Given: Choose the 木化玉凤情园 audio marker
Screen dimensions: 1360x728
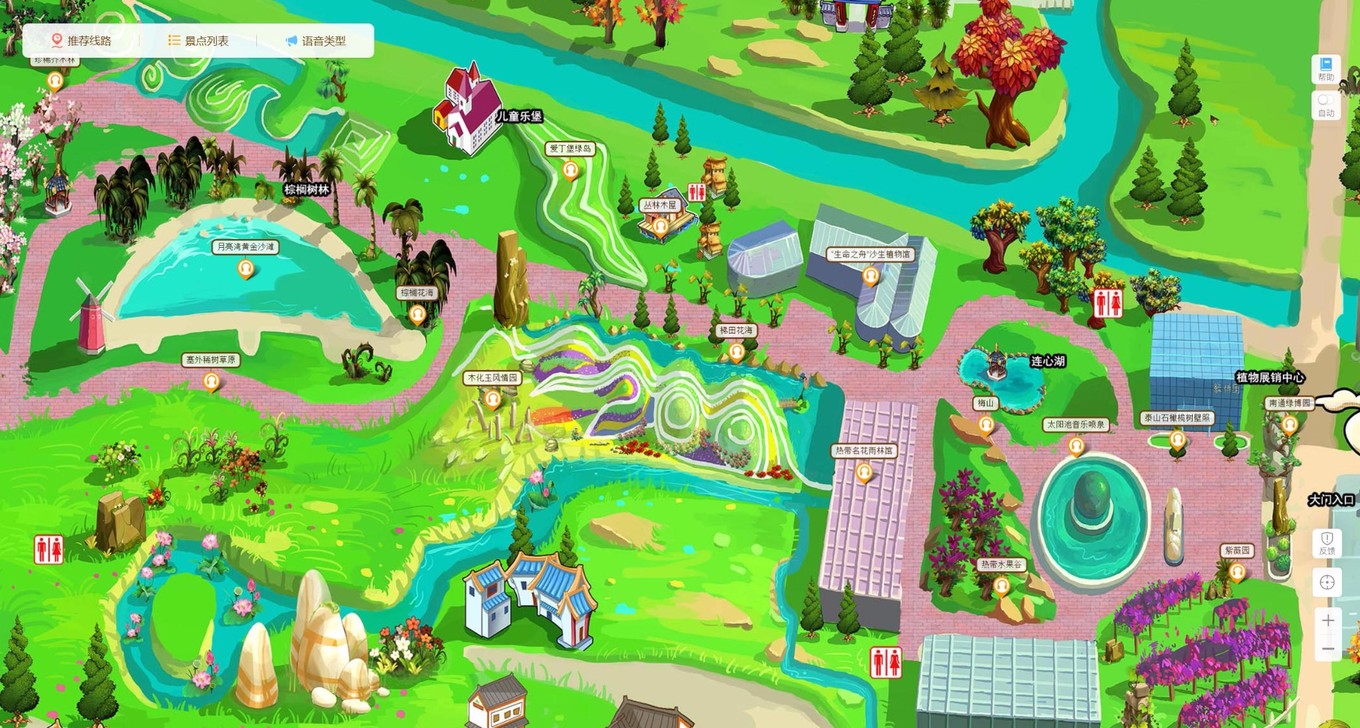Looking at the screenshot, I should pyautogui.click(x=492, y=400).
